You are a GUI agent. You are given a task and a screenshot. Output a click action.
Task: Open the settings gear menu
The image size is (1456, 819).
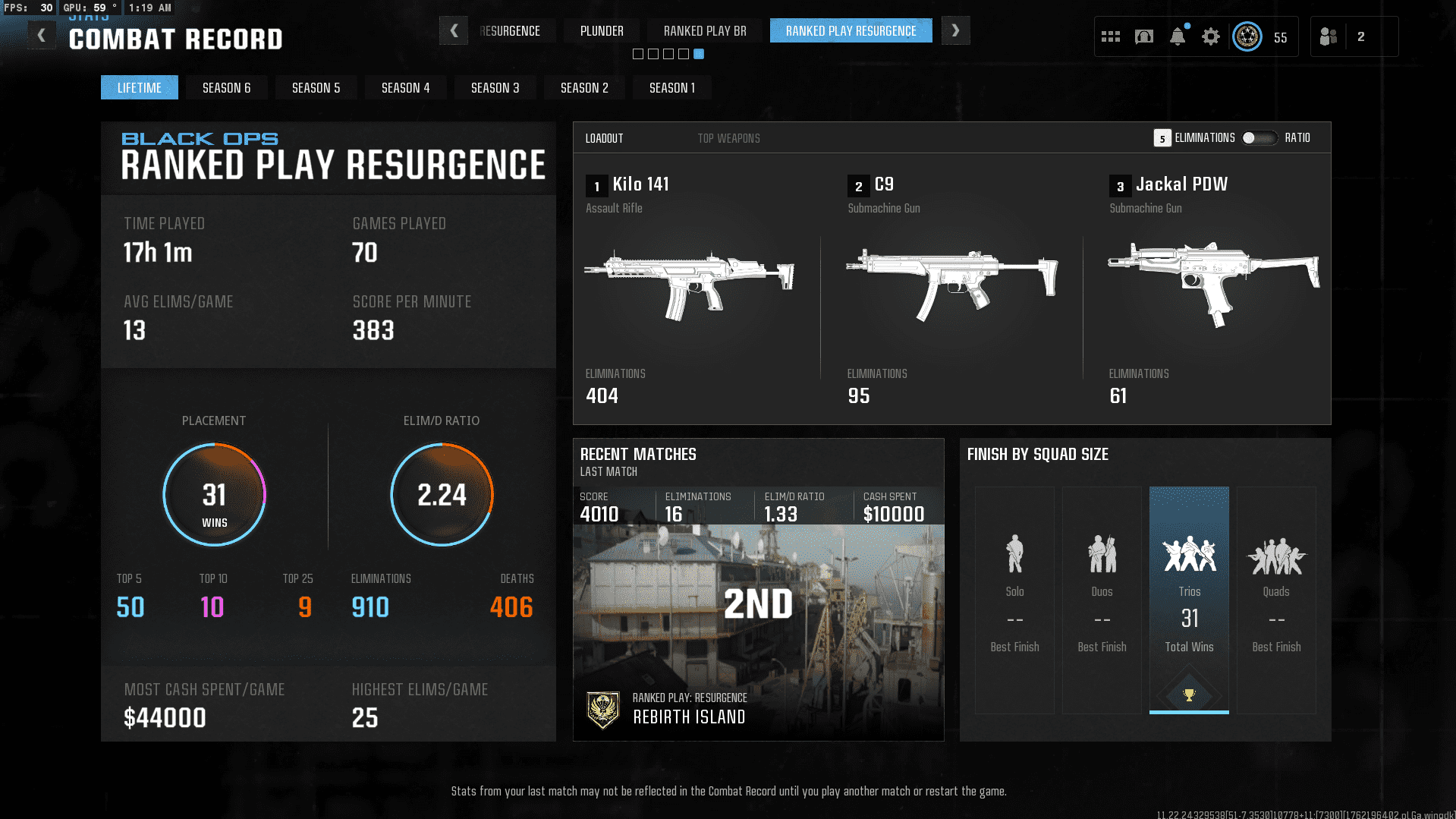(x=1210, y=36)
